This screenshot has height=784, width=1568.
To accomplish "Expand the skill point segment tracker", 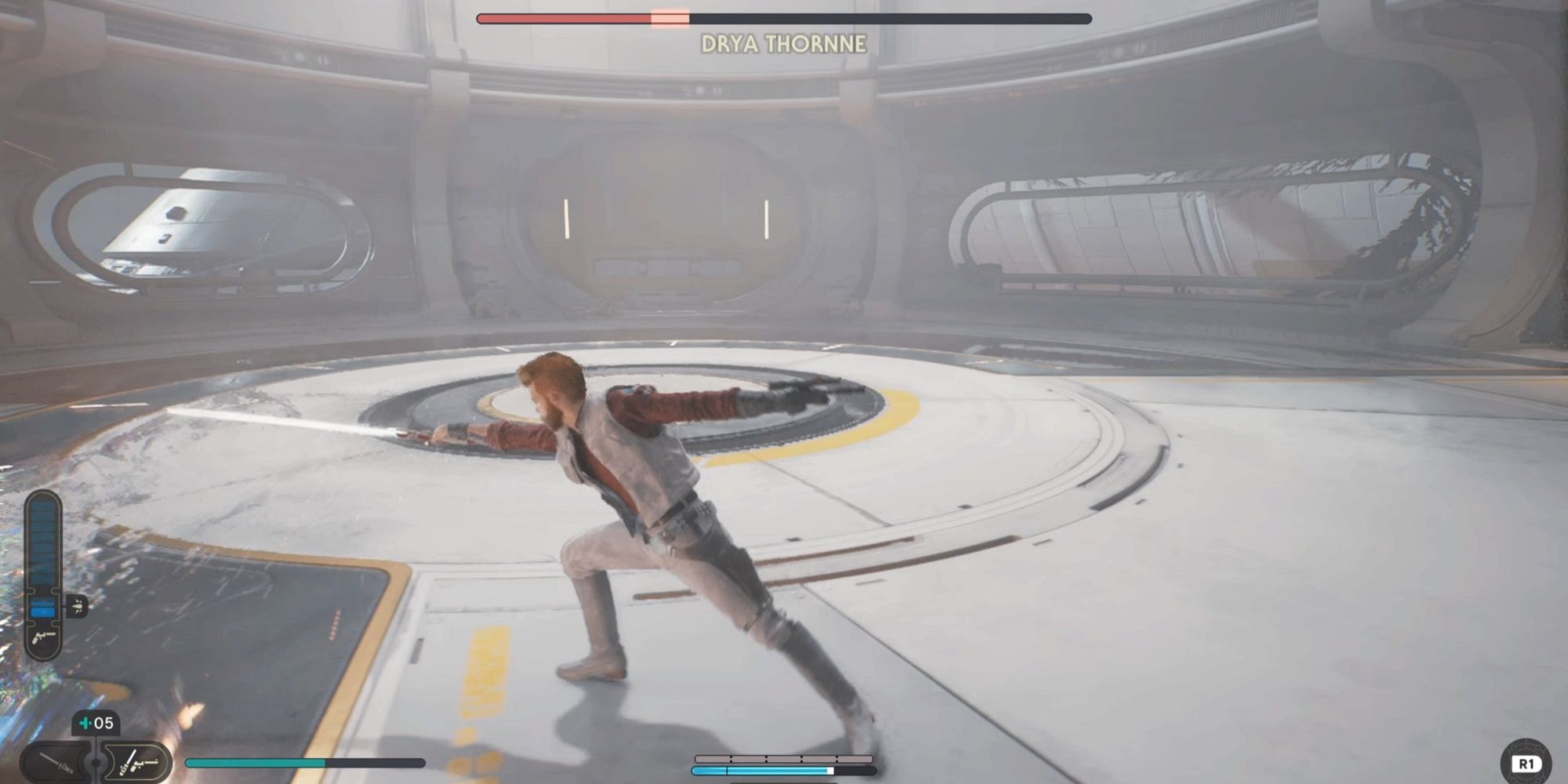I will [x=784, y=757].
